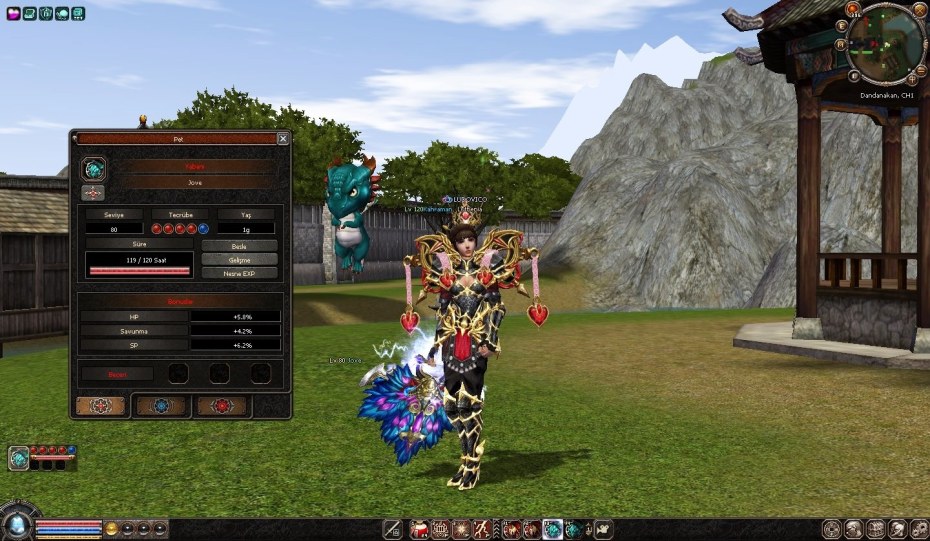Open the Gelişme pet evolution option
The width and height of the screenshot is (930, 541).
pos(239,259)
